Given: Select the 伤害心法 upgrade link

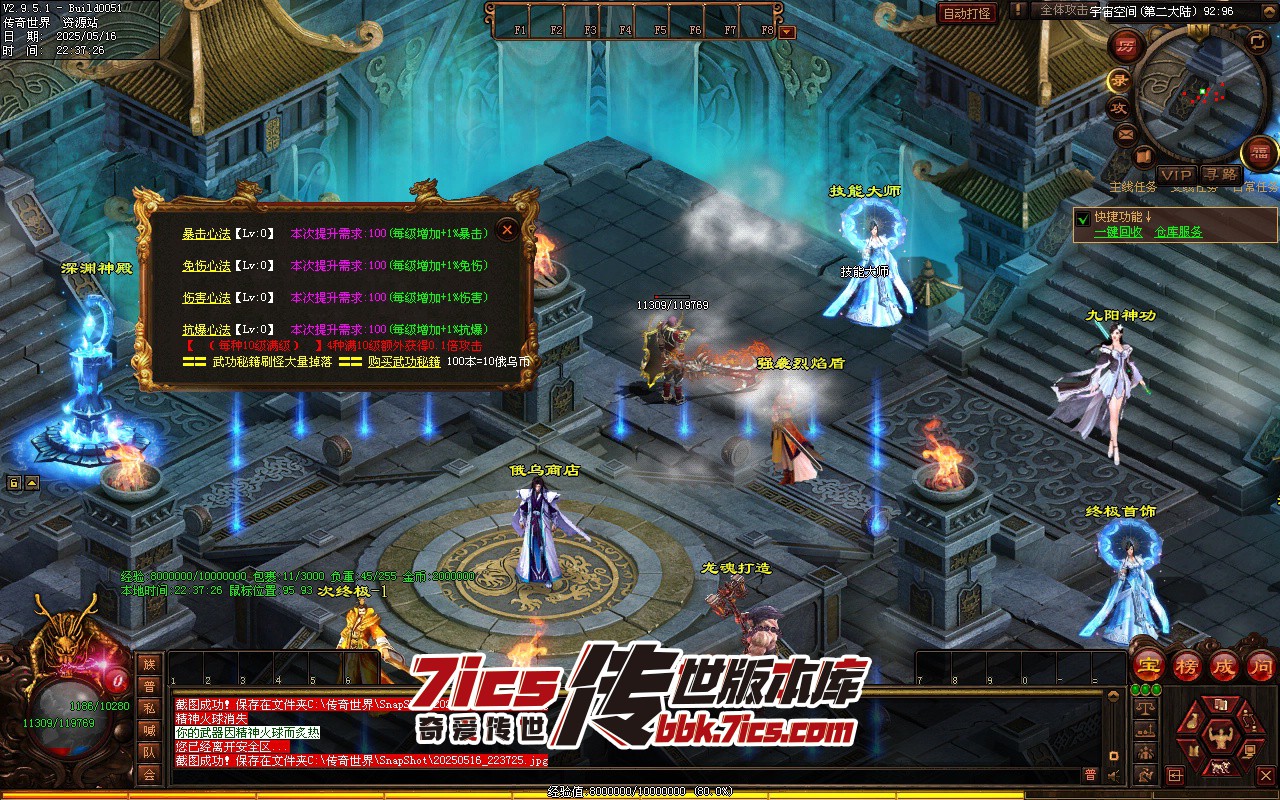Looking at the screenshot, I should point(206,298).
